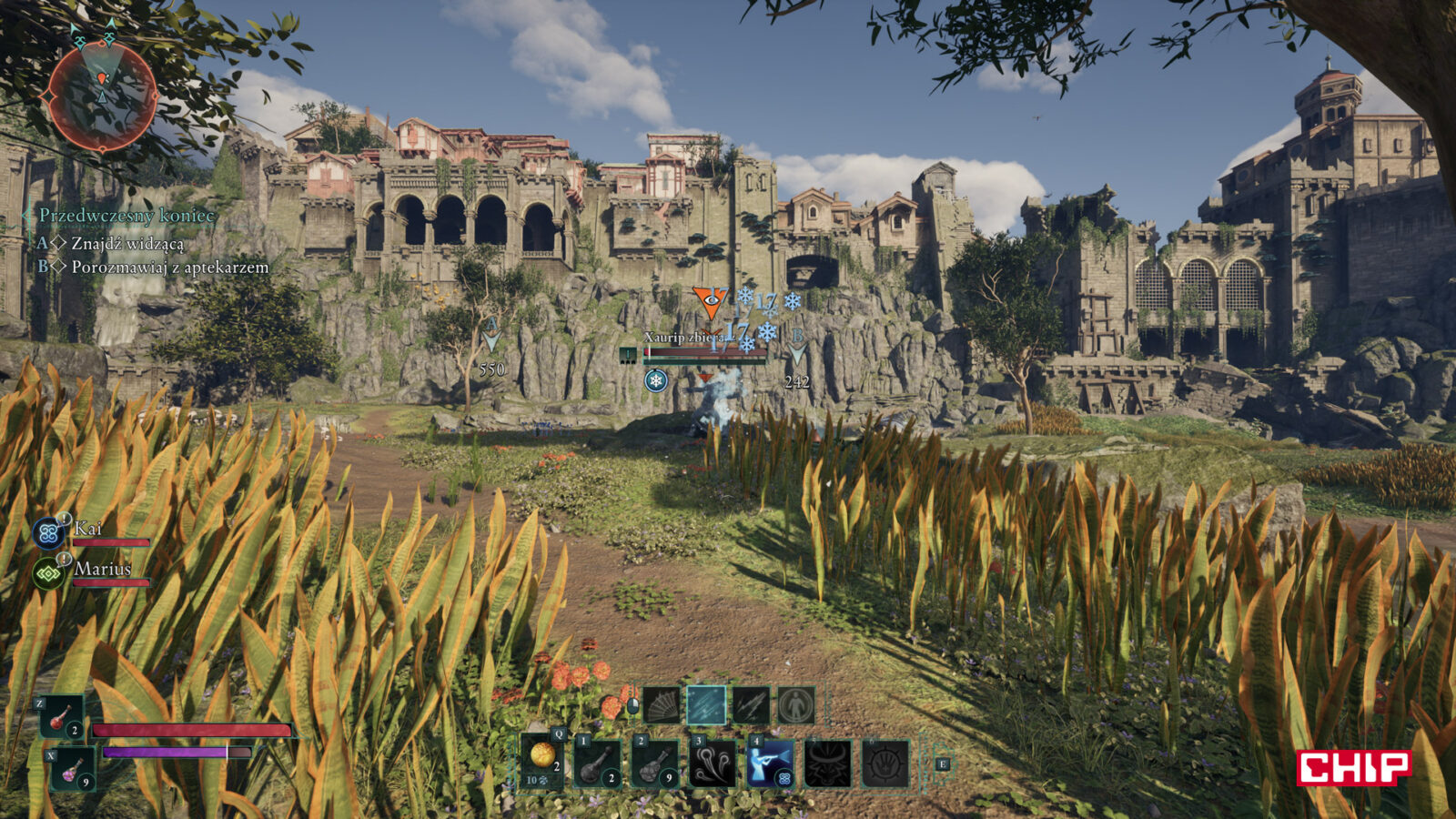Select companion Marius's portrait icon
The image size is (1456, 819).
pyautogui.click(x=47, y=573)
